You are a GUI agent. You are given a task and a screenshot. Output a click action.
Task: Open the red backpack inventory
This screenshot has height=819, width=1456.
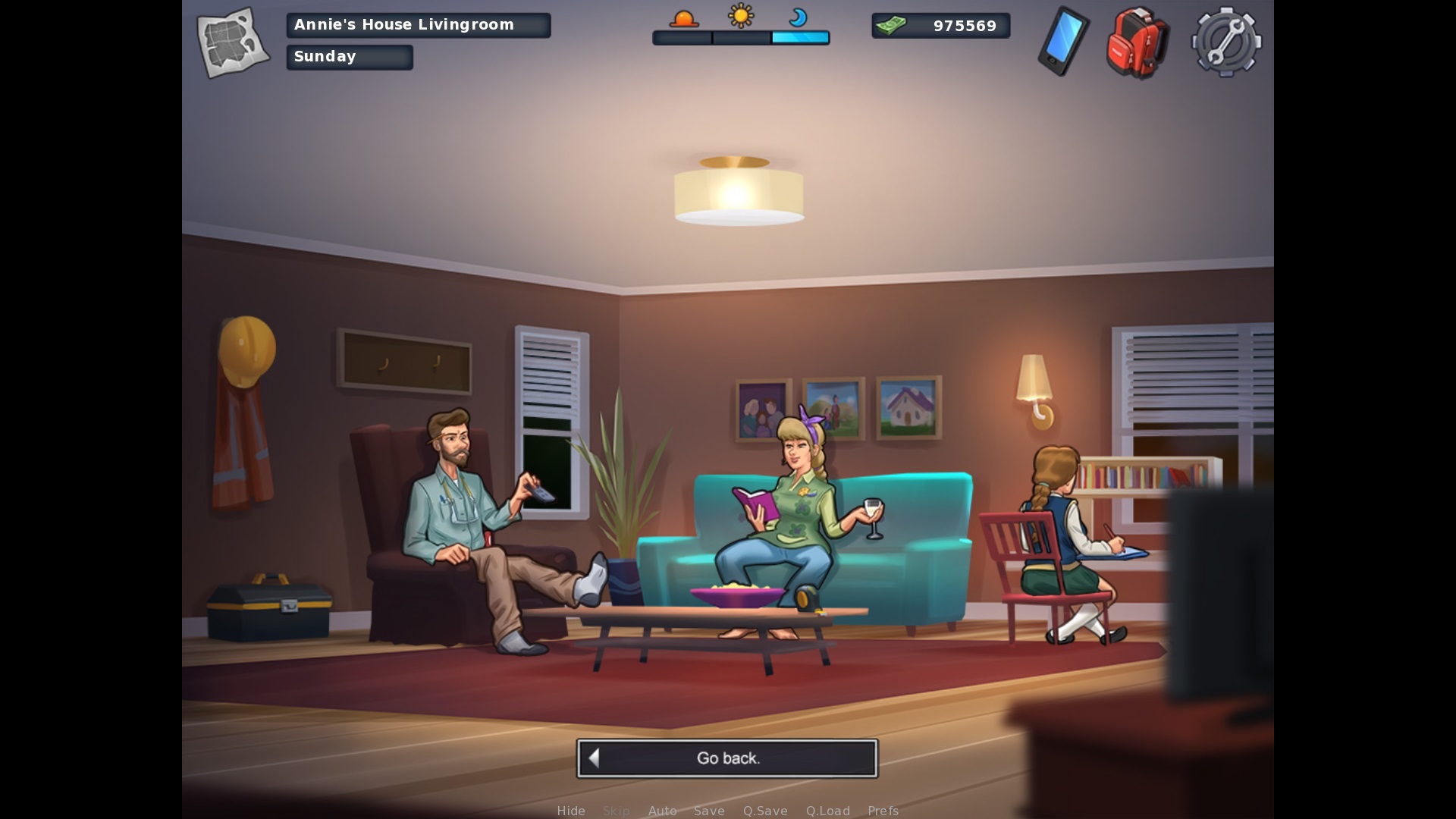point(1137,42)
